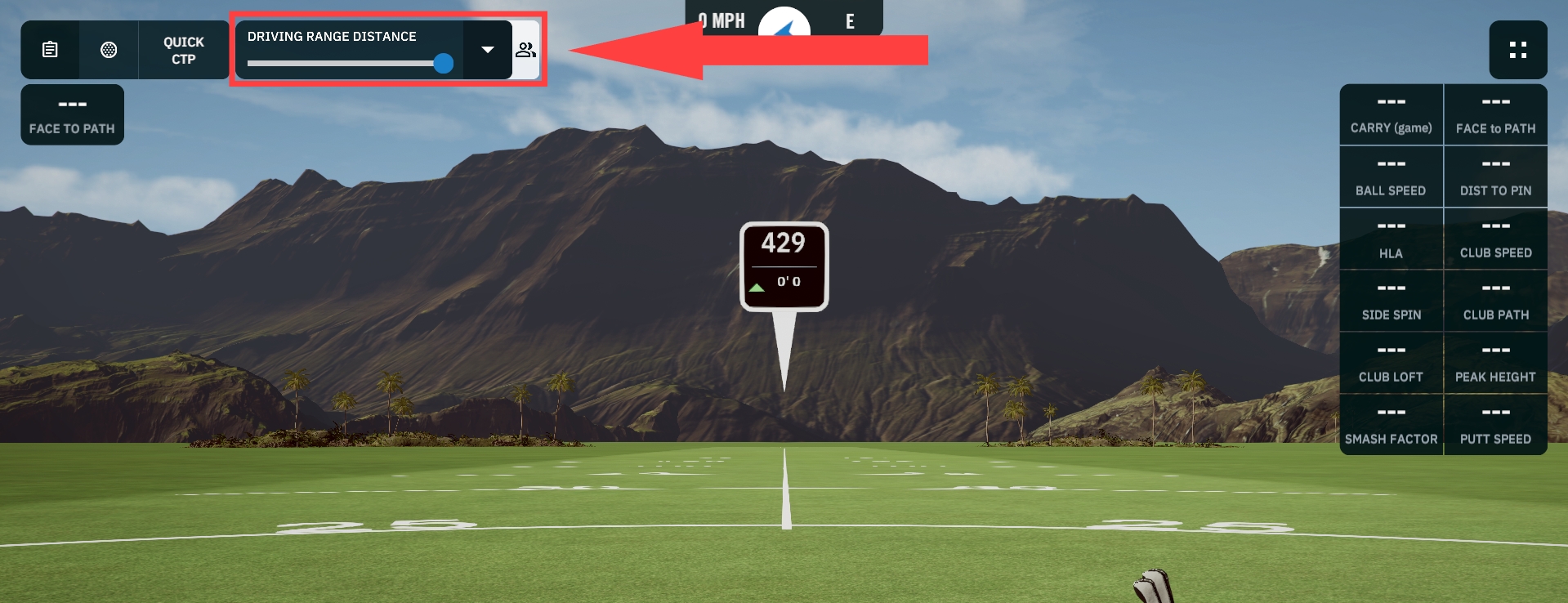Image resolution: width=1568 pixels, height=603 pixels.
Task: Choose the Ball Speed data tile
Action: pos(1391,177)
